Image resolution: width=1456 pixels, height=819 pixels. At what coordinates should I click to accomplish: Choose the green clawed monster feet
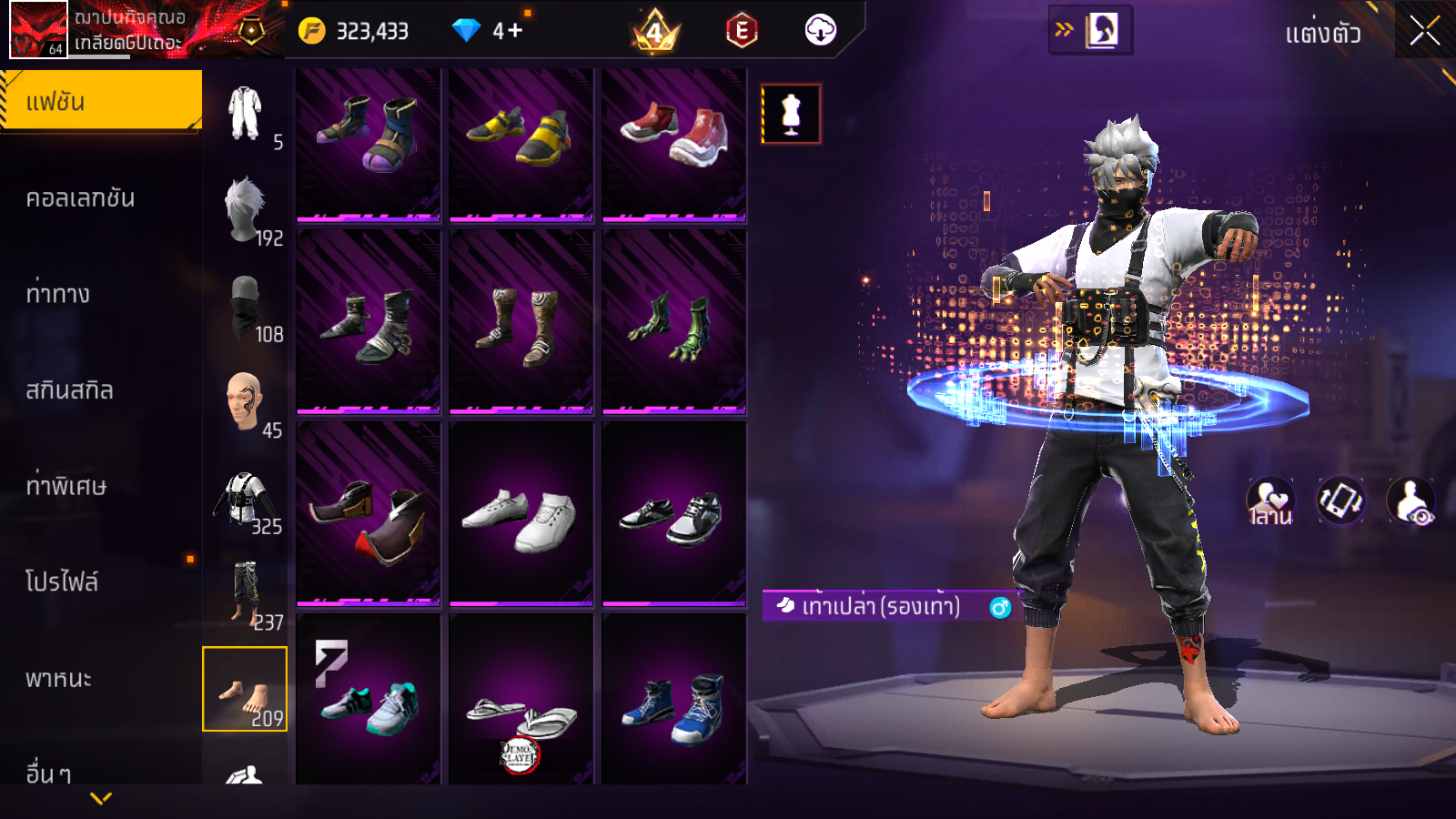(x=674, y=327)
